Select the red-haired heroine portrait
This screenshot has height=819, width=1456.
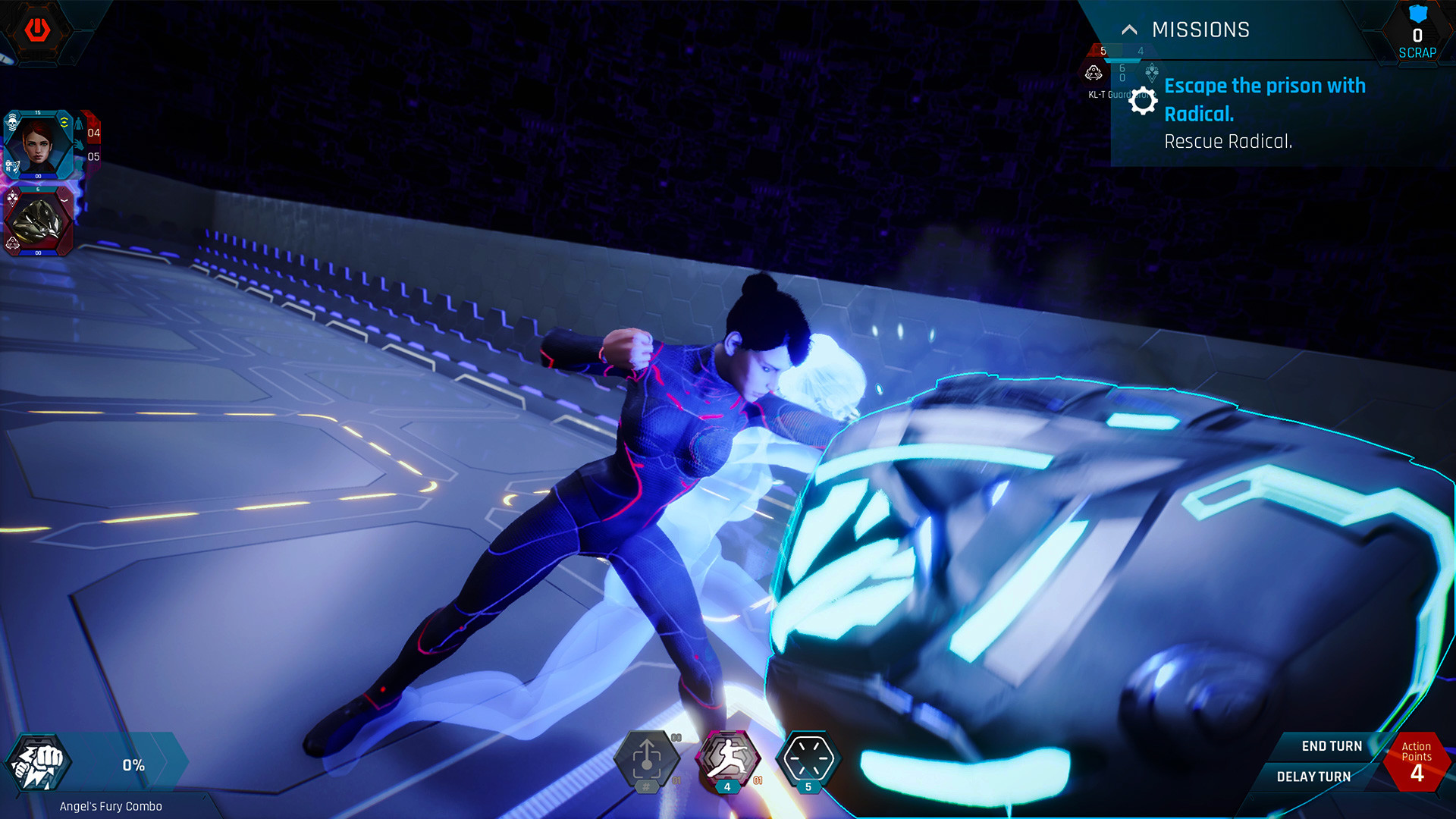click(x=38, y=144)
